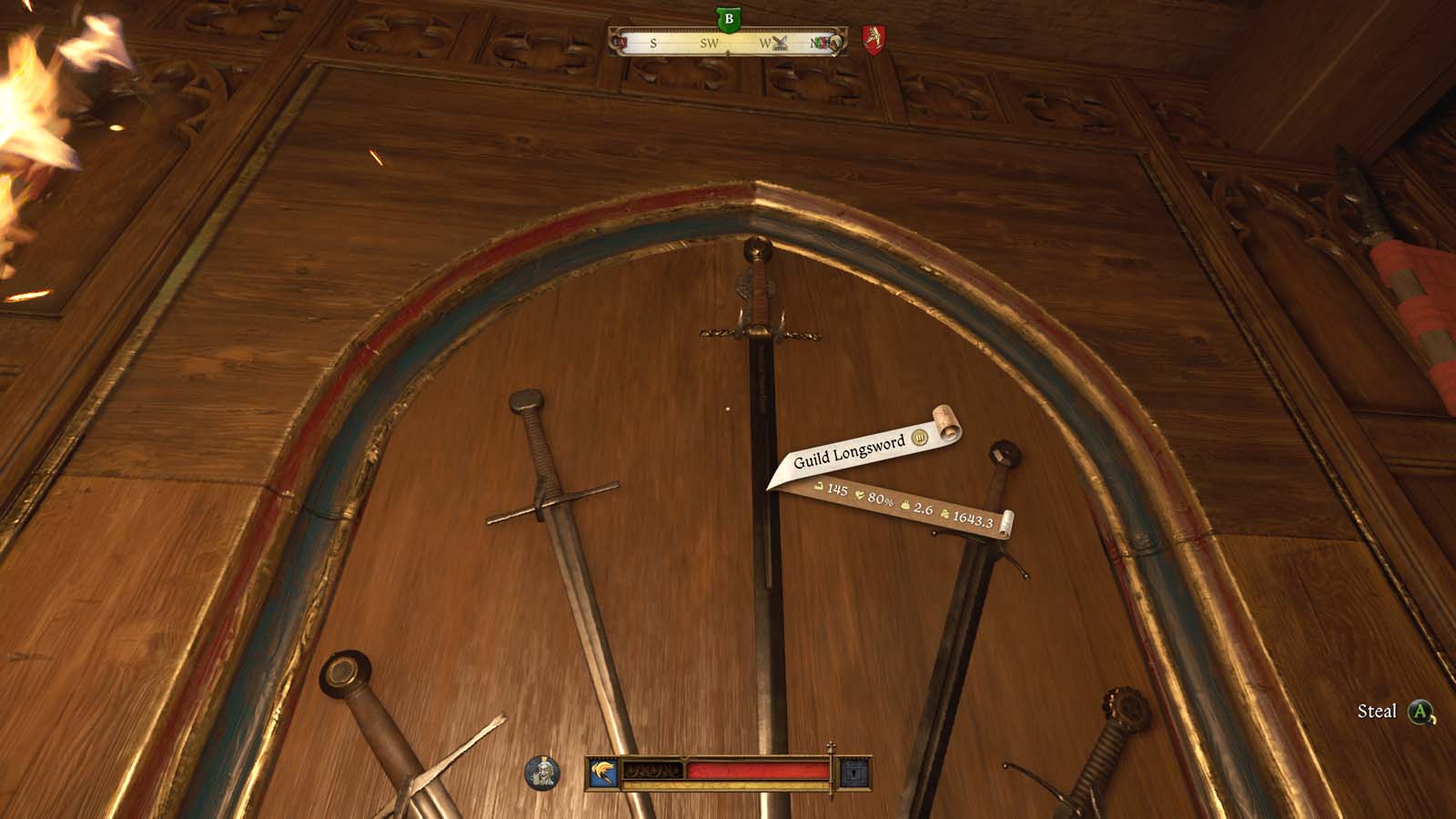Click the windmill marker on the compass
1456x819 pixels.
780,43
